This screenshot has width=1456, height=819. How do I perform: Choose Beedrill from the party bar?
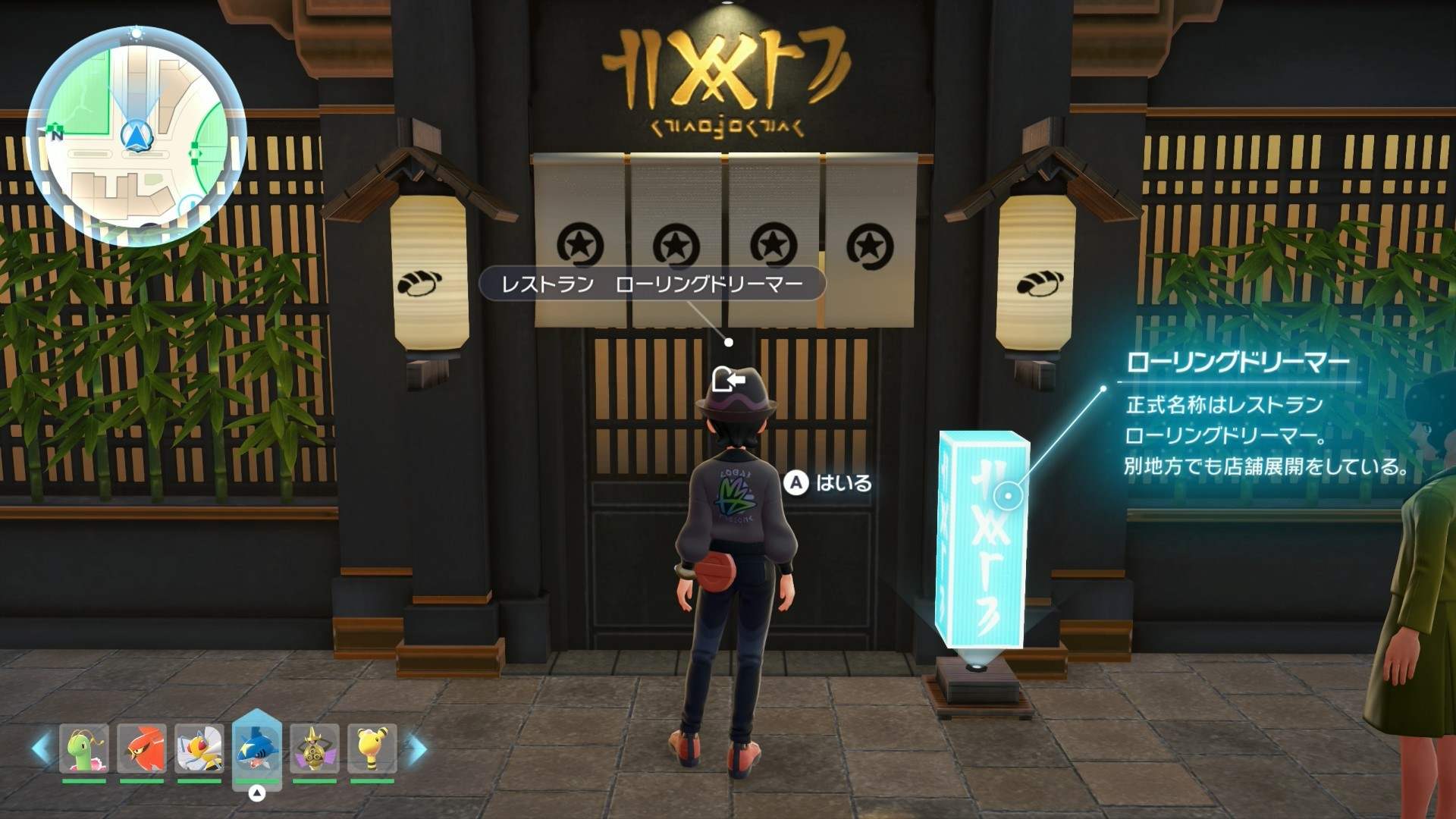coord(199,748)
